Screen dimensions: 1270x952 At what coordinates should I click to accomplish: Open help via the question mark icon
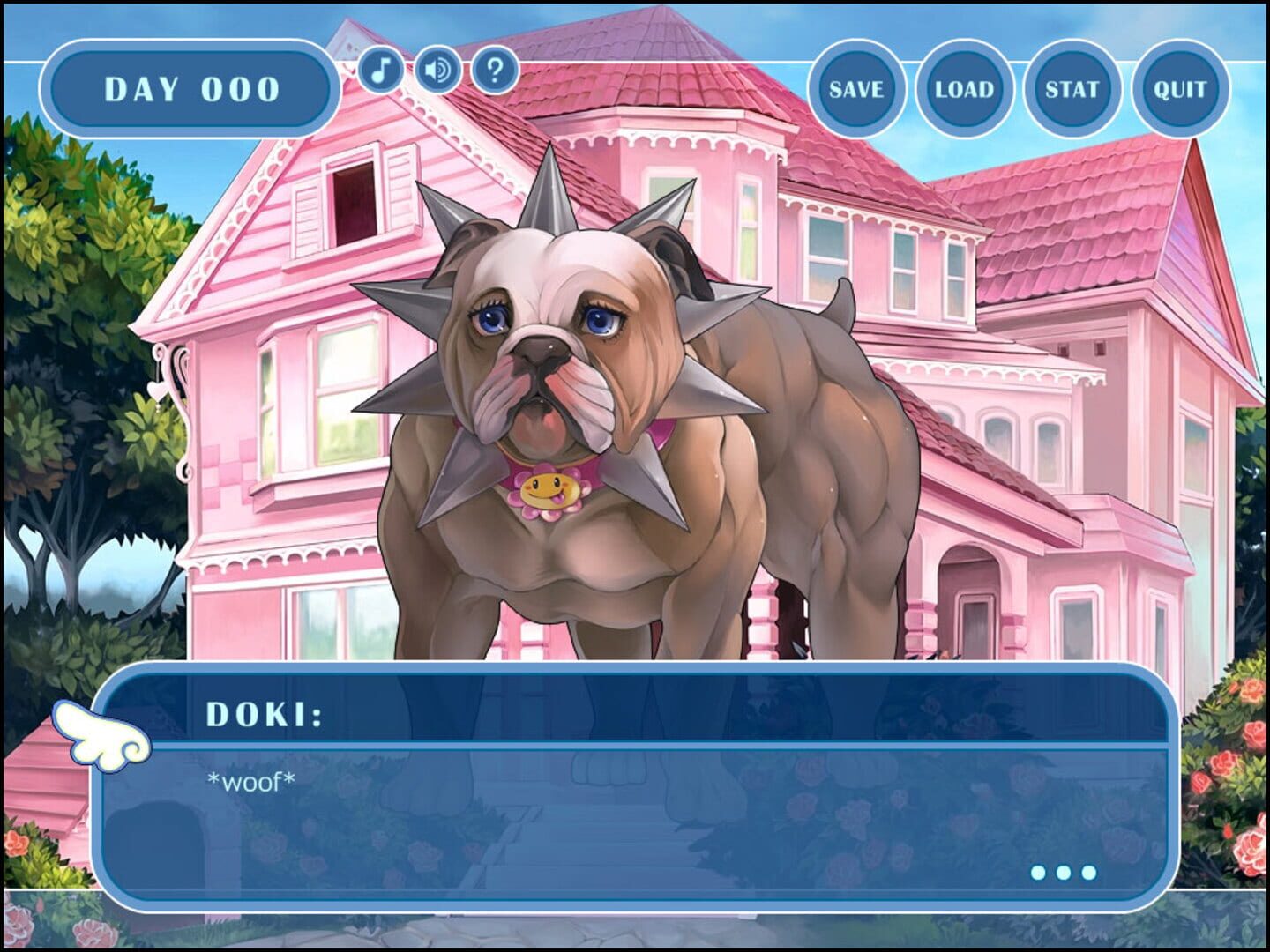coord(492,71)
